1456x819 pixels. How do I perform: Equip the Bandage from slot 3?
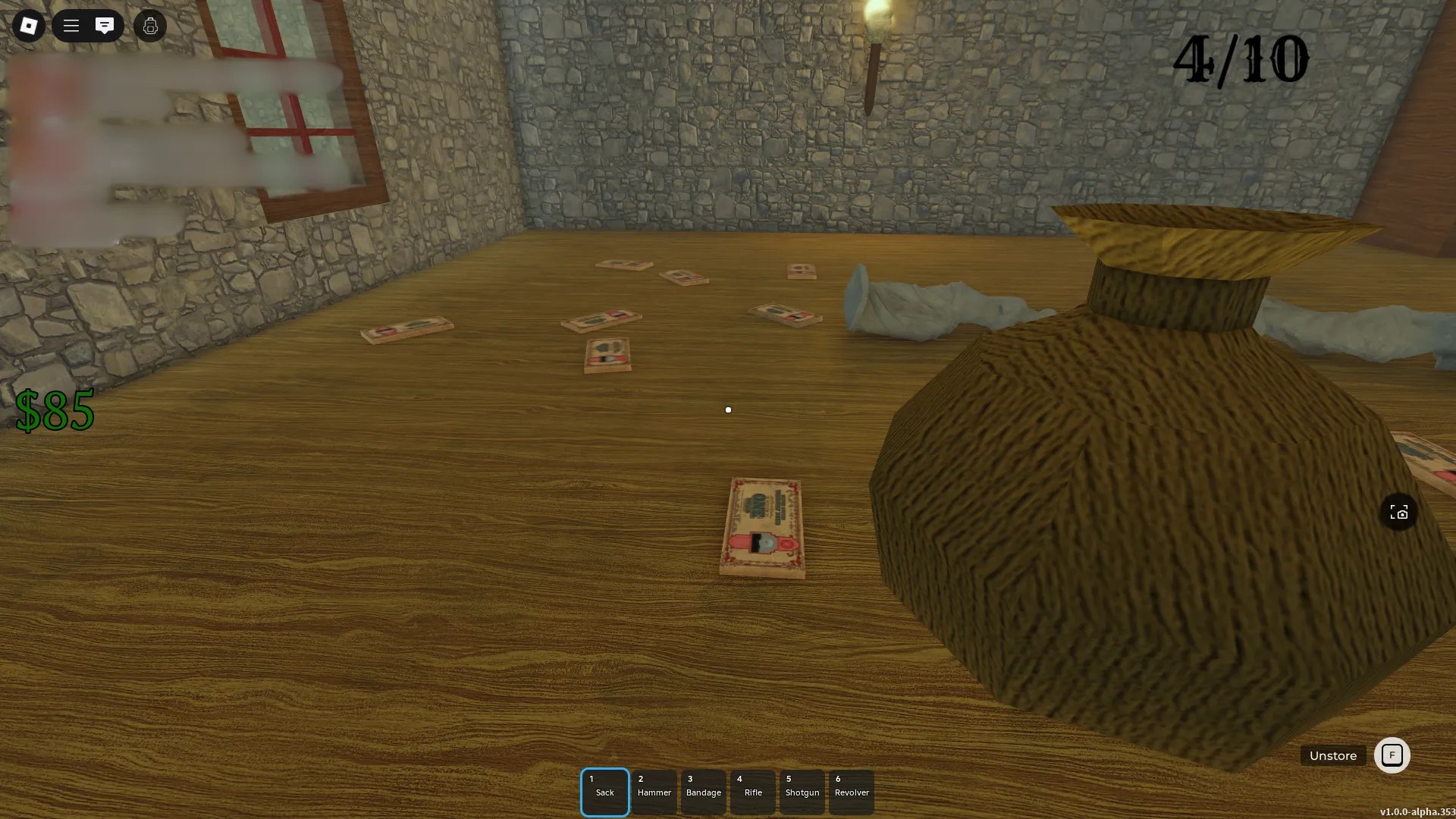703,791
